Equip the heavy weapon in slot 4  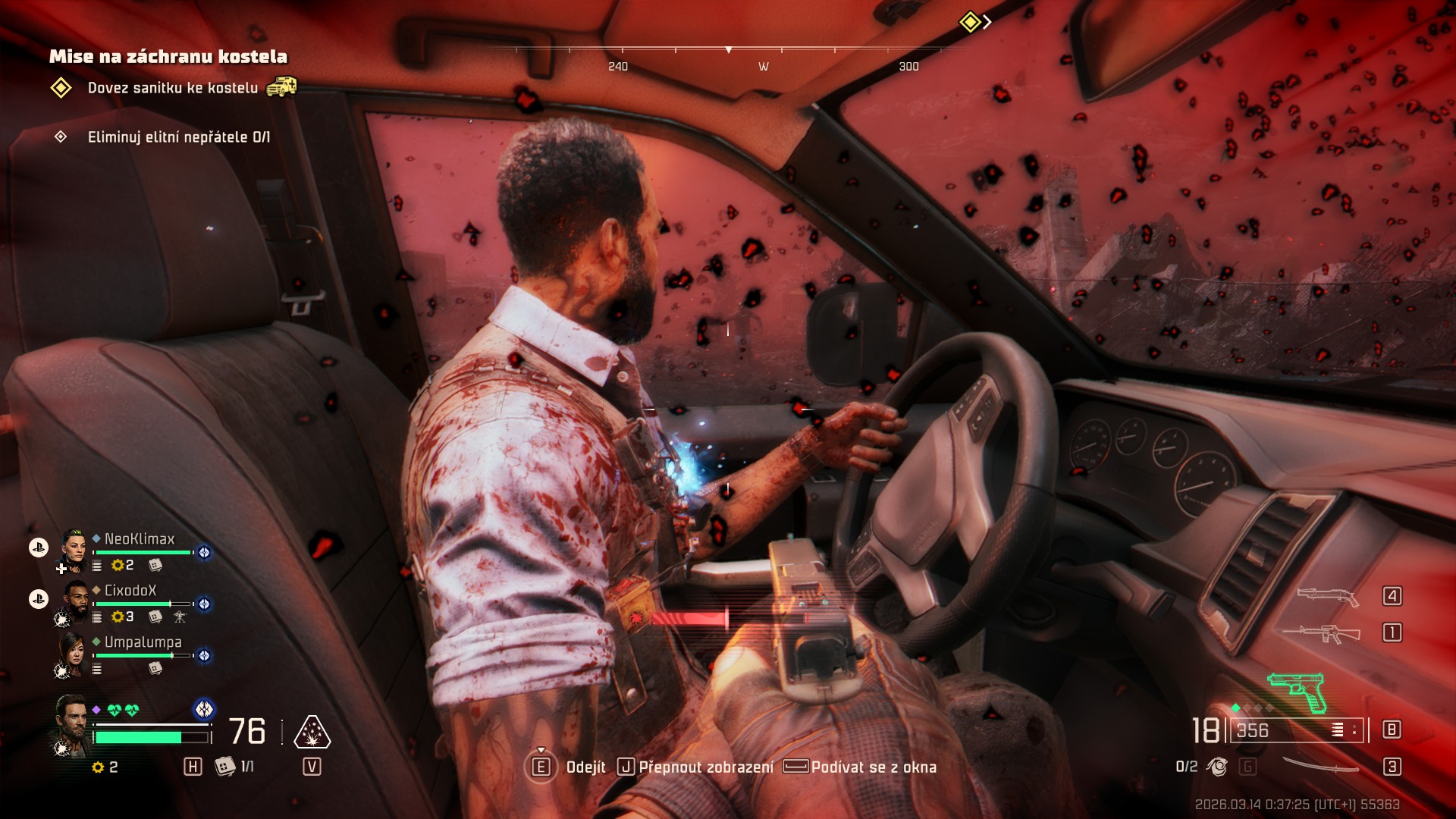1328,596
